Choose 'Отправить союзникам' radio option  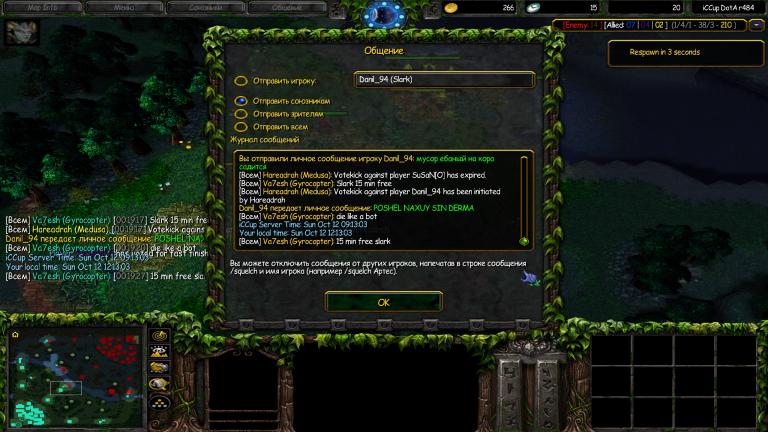pyautogui.click(x=241, y=101)
